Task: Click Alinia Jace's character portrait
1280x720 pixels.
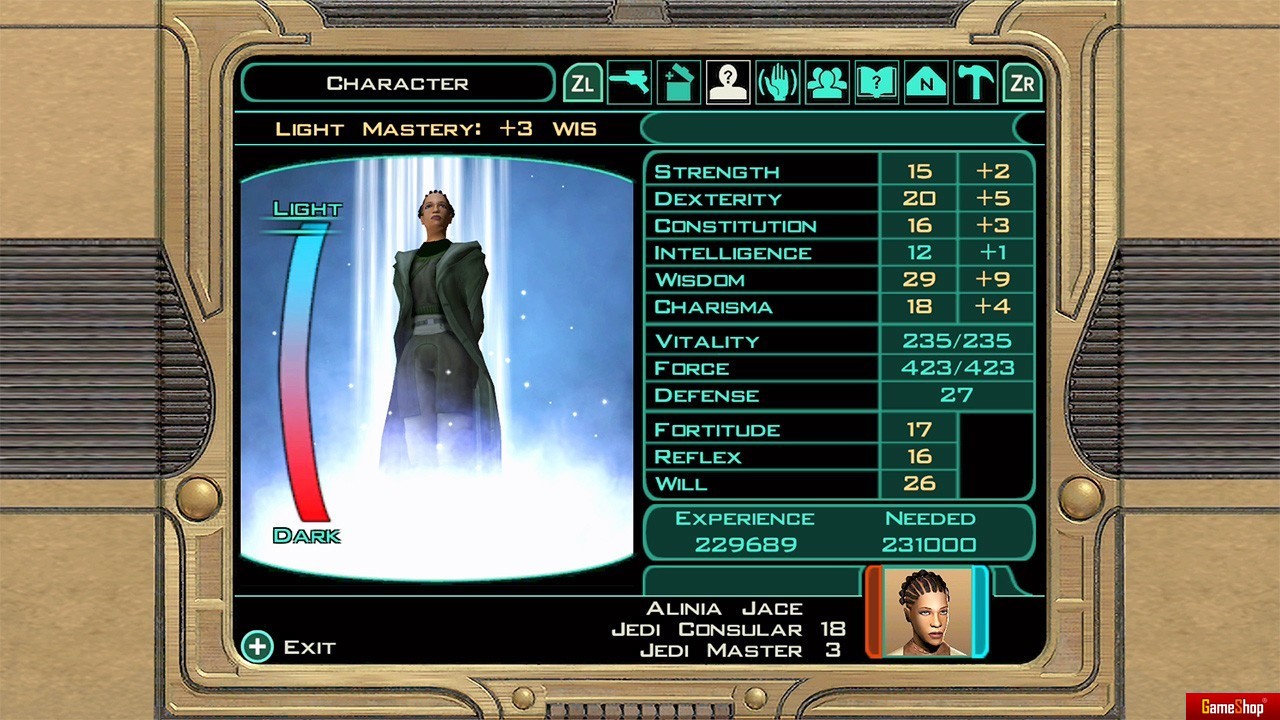Action: (x=926, y=612)
